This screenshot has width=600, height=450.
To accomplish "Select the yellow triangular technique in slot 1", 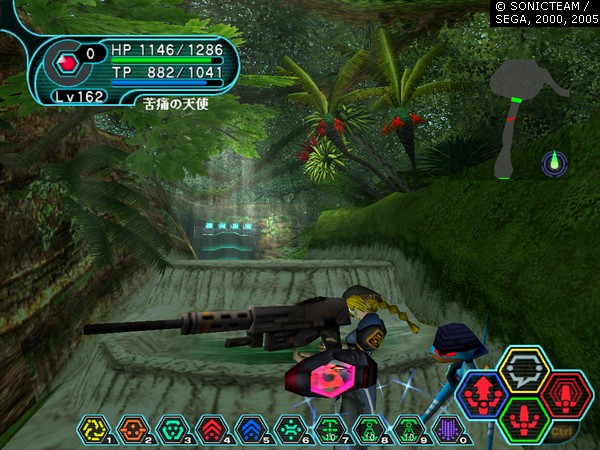I will (93, 430).
